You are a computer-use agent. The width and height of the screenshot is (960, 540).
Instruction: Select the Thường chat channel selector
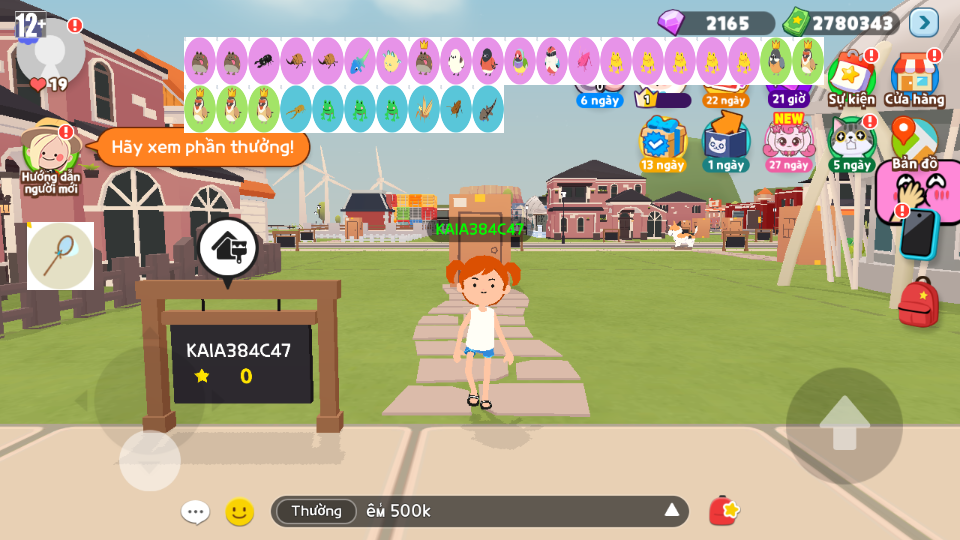point(316,511)
